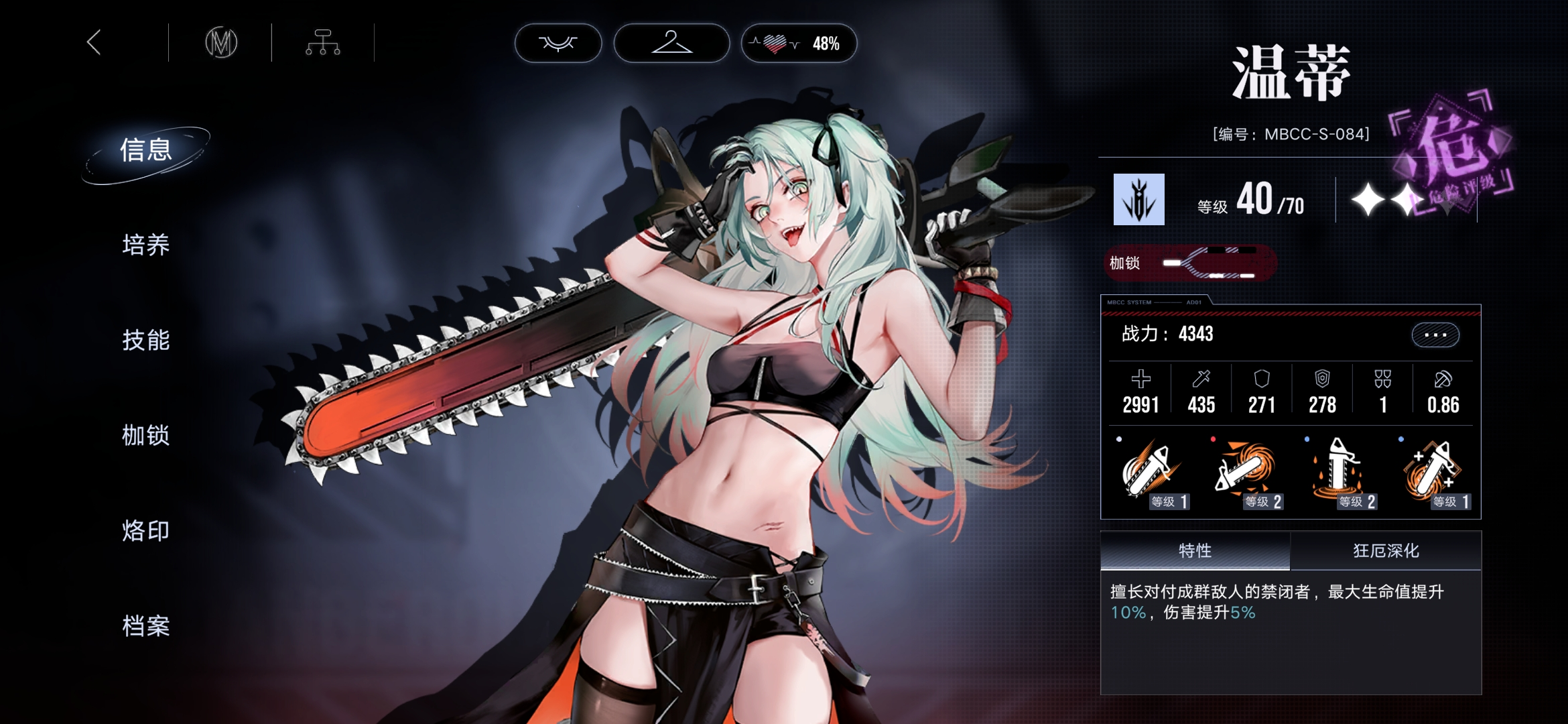Screen dimensions: 1568x724
Task: Go back with the arrow button
Action: [x=94, y=43]
